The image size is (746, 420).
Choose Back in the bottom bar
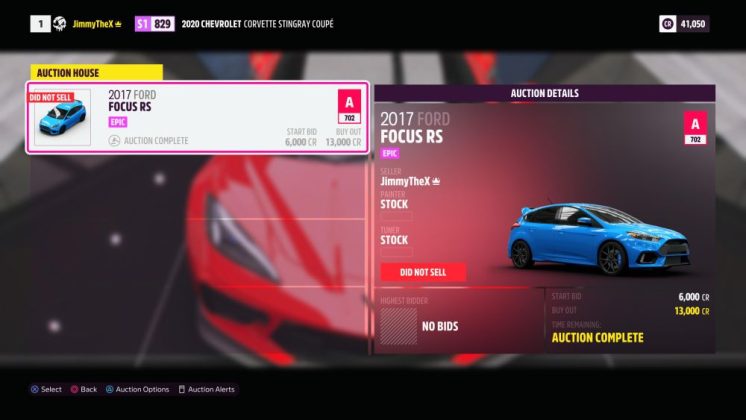pos(84,389)
